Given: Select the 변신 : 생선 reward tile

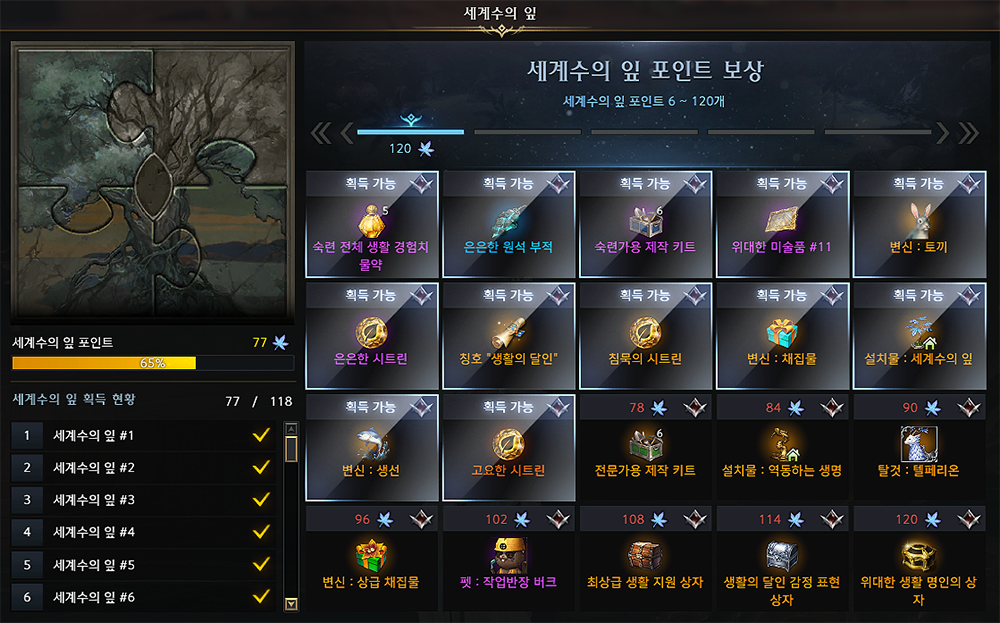Looking at the screenshot, I should pos(372,449).
